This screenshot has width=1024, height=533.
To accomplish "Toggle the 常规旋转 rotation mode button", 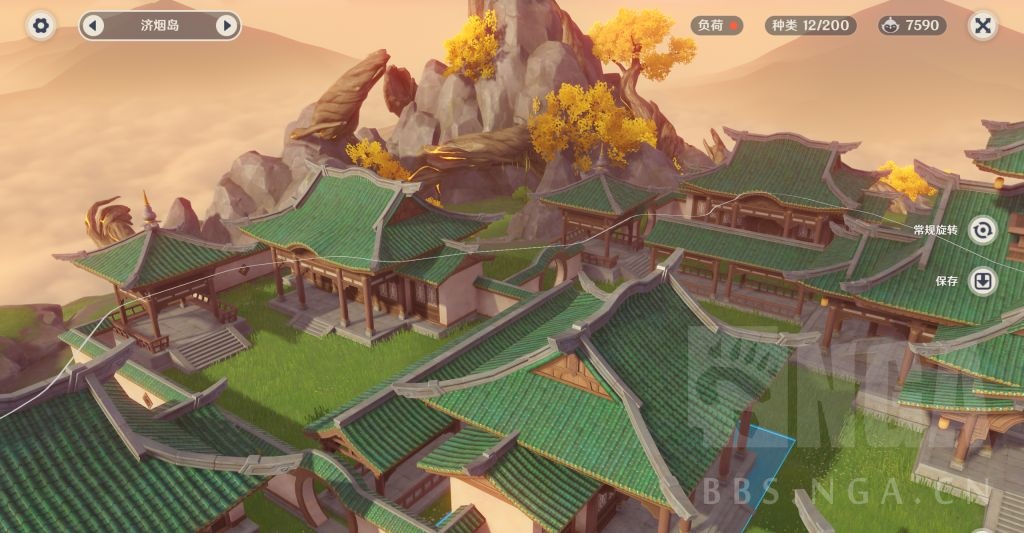I will [x=983, y=230].
